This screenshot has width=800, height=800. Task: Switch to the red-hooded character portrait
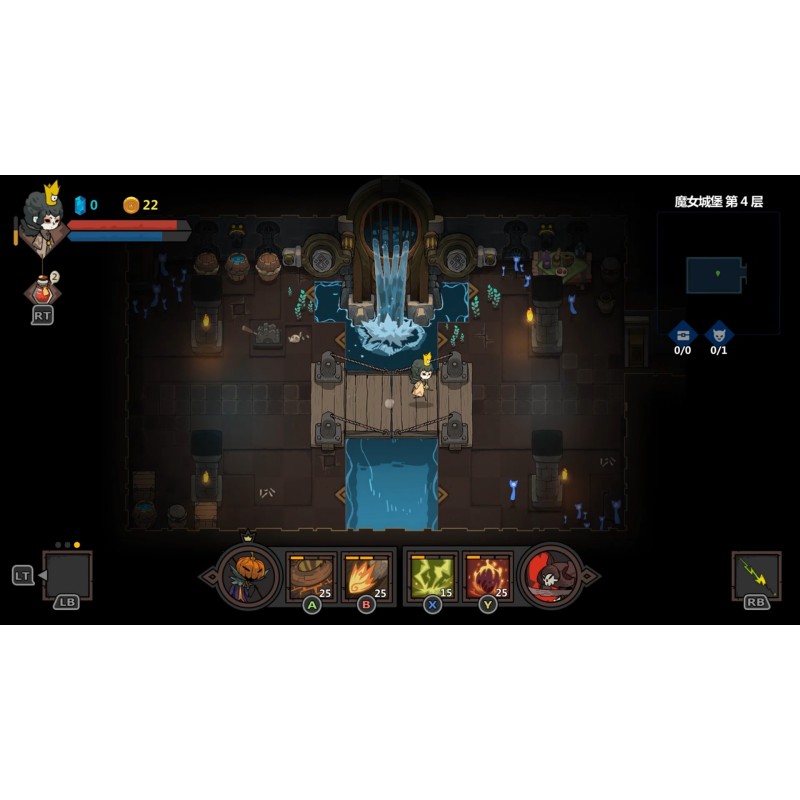click(x=551, y=575)
